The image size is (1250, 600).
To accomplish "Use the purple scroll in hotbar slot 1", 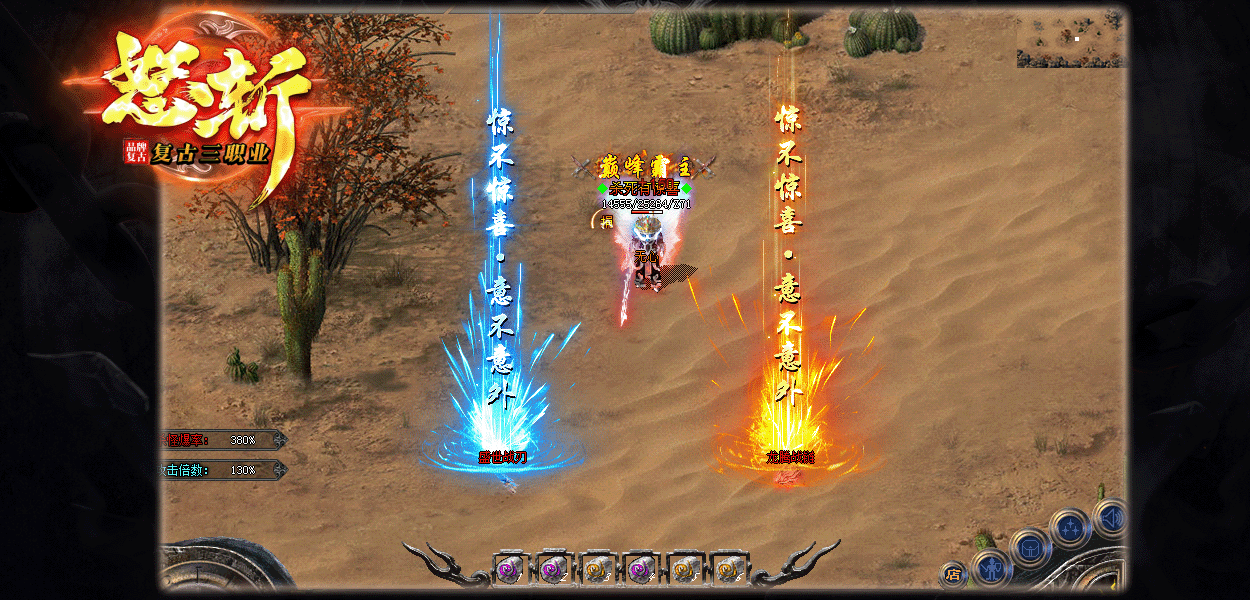I will click(x=510, y=569).
